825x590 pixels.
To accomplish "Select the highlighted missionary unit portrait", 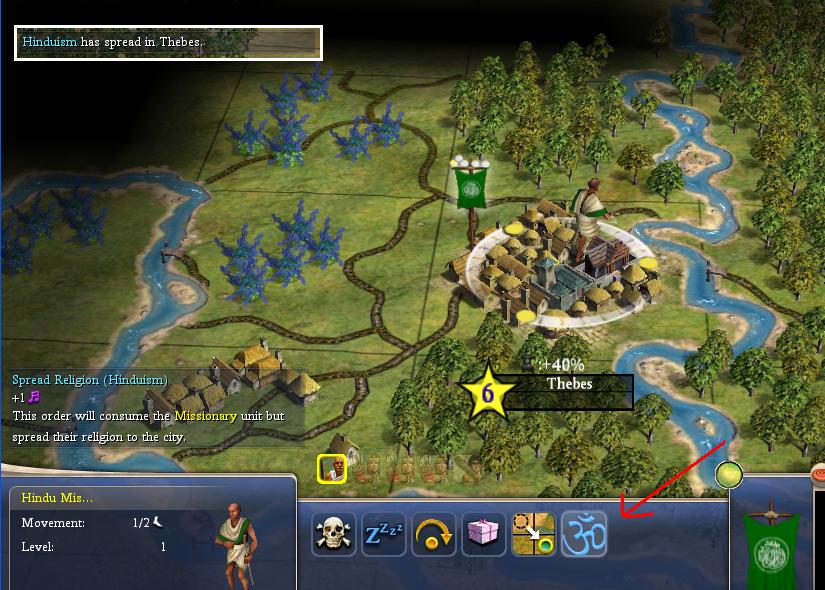I will coord(332,468).
